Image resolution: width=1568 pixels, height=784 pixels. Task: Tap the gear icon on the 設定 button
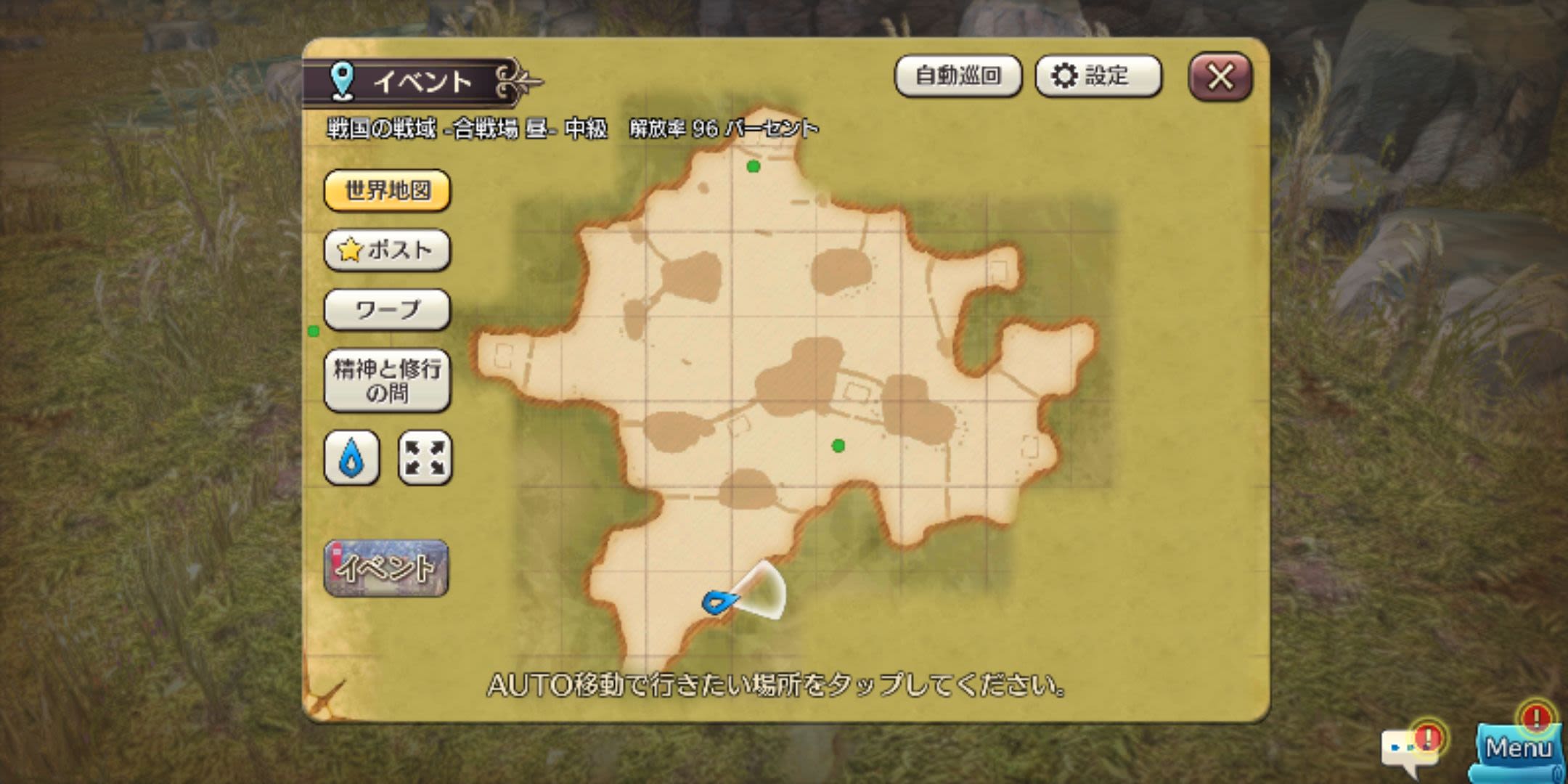click(1063, 76)
